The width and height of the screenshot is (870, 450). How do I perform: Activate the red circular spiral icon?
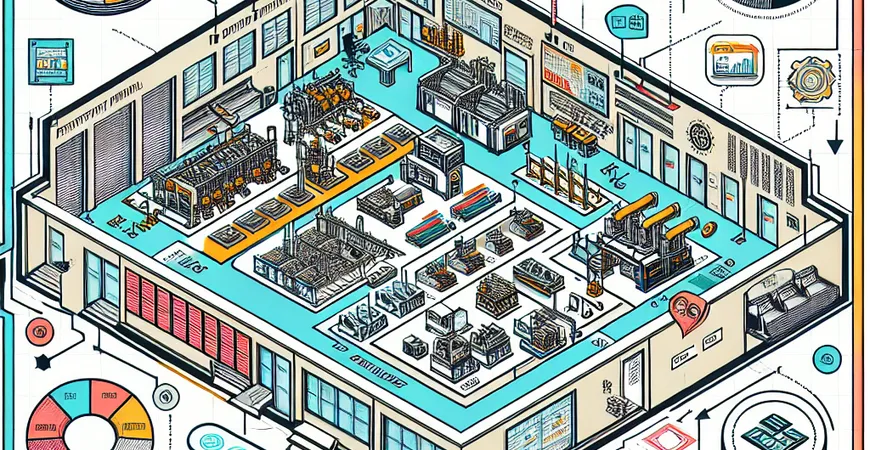click(40, 329)
